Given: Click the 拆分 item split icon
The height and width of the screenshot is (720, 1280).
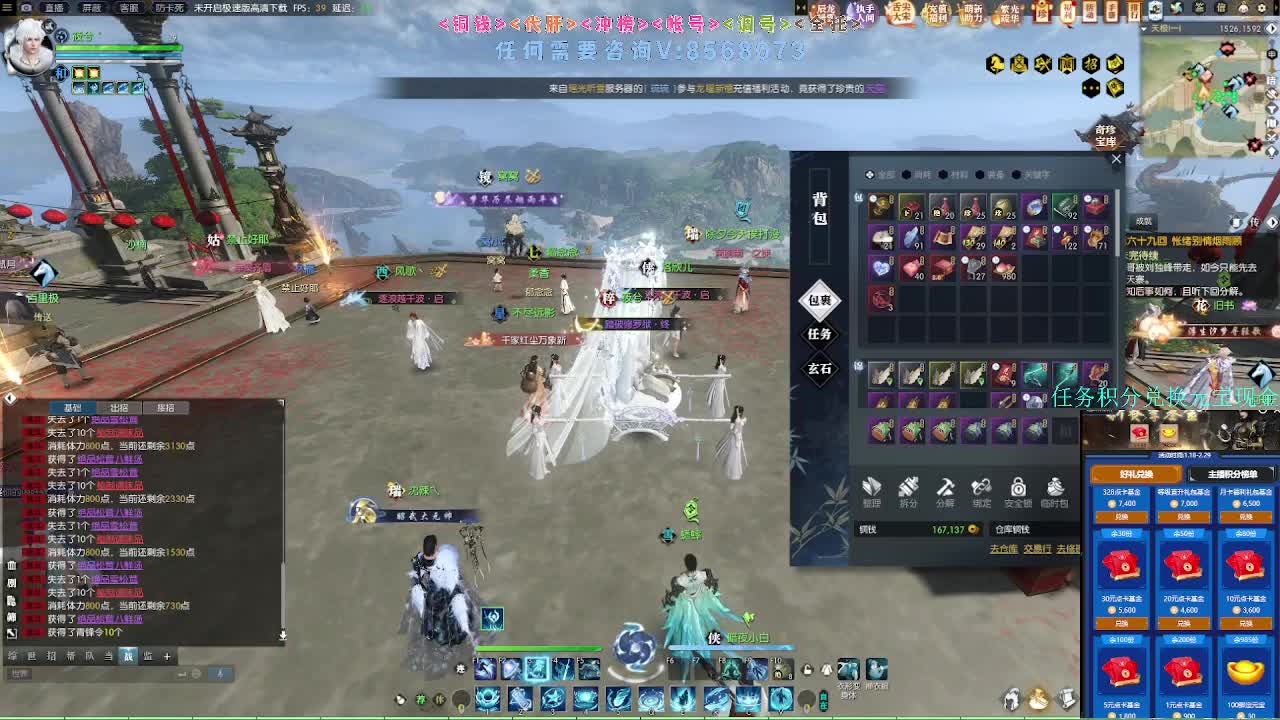Looking at the screenshot, I should click(x=908, y=489).
